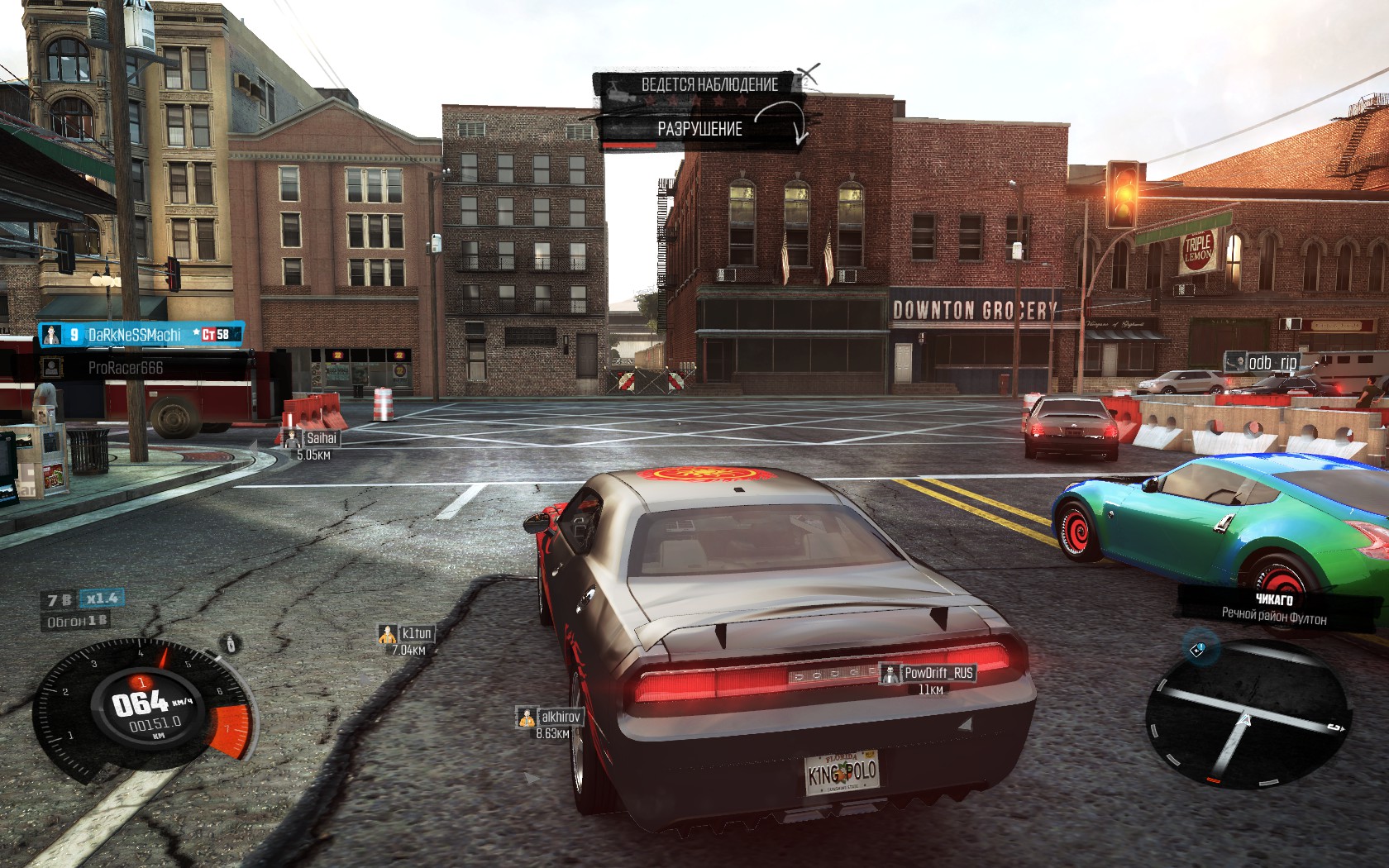Select the odb_rip player tag

click(x=1263, y=362)
